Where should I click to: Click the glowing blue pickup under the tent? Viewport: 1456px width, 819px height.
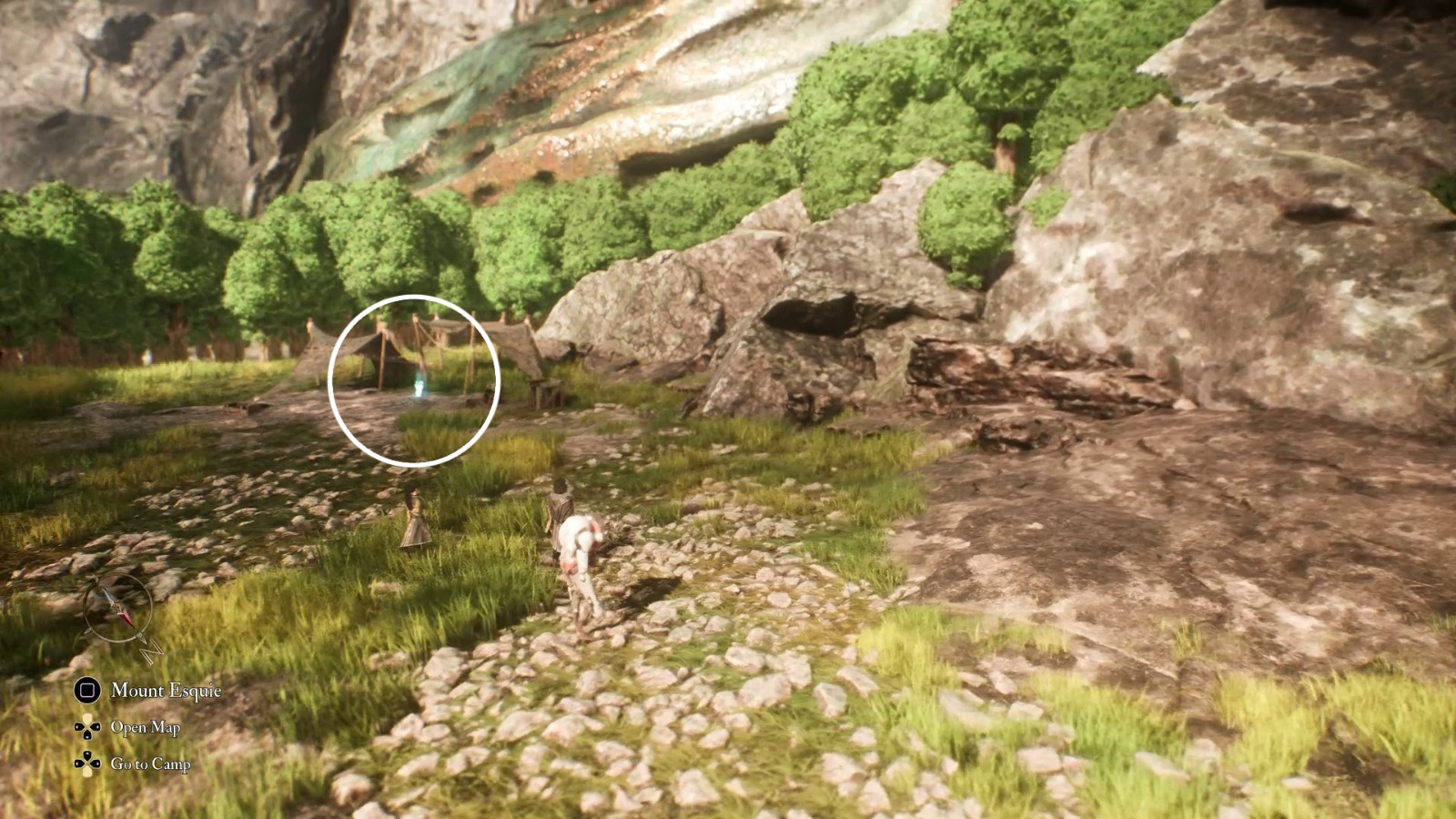(419, 389)
